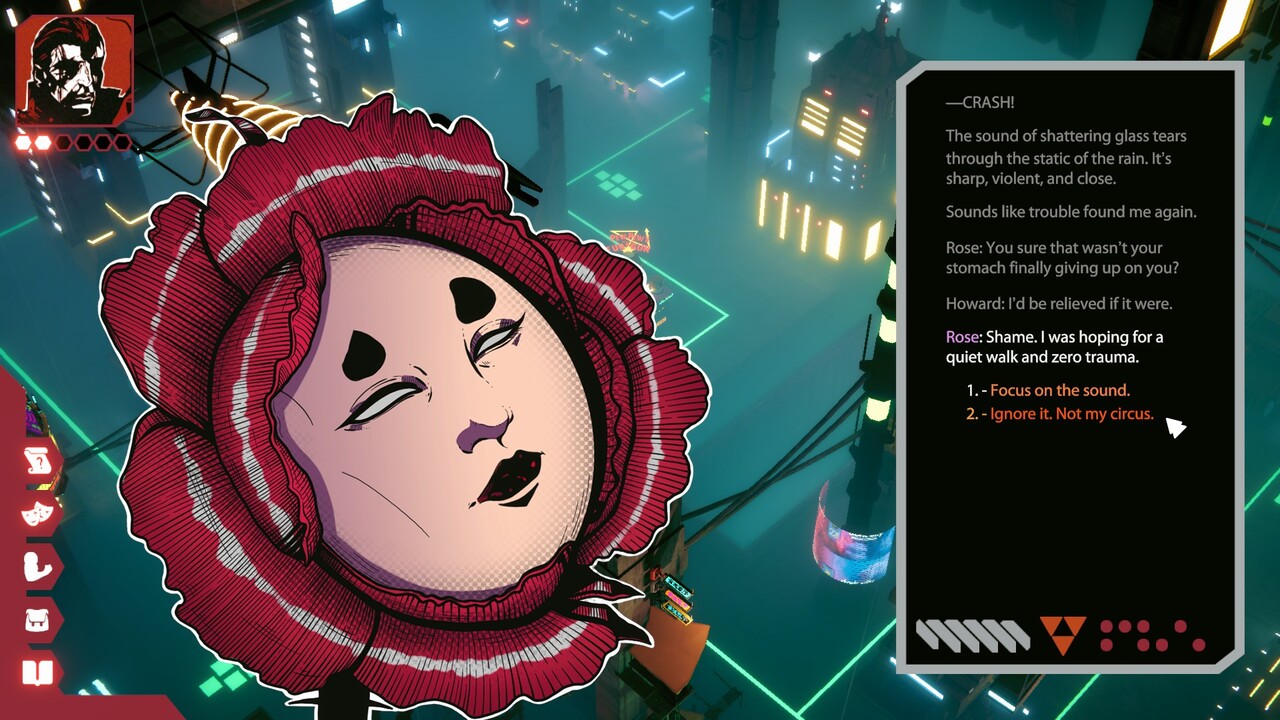Show the flexed arm stats icon
This screenshot has width=1280, height=720.
(38, 567)
